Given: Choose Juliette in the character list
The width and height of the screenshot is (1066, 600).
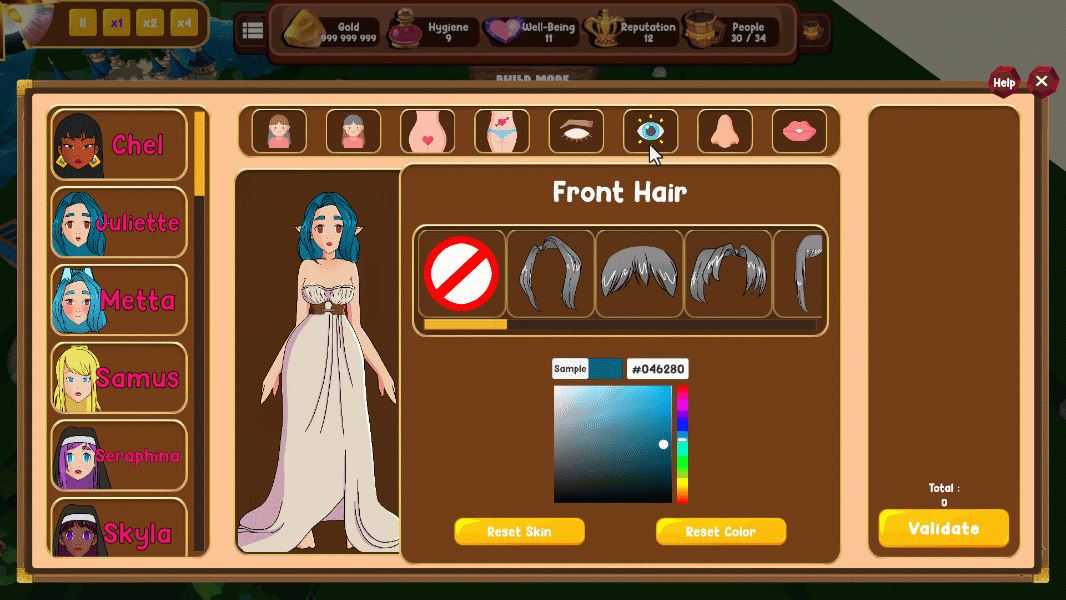Looking at the screenshot, I should (x=119, y=222).
